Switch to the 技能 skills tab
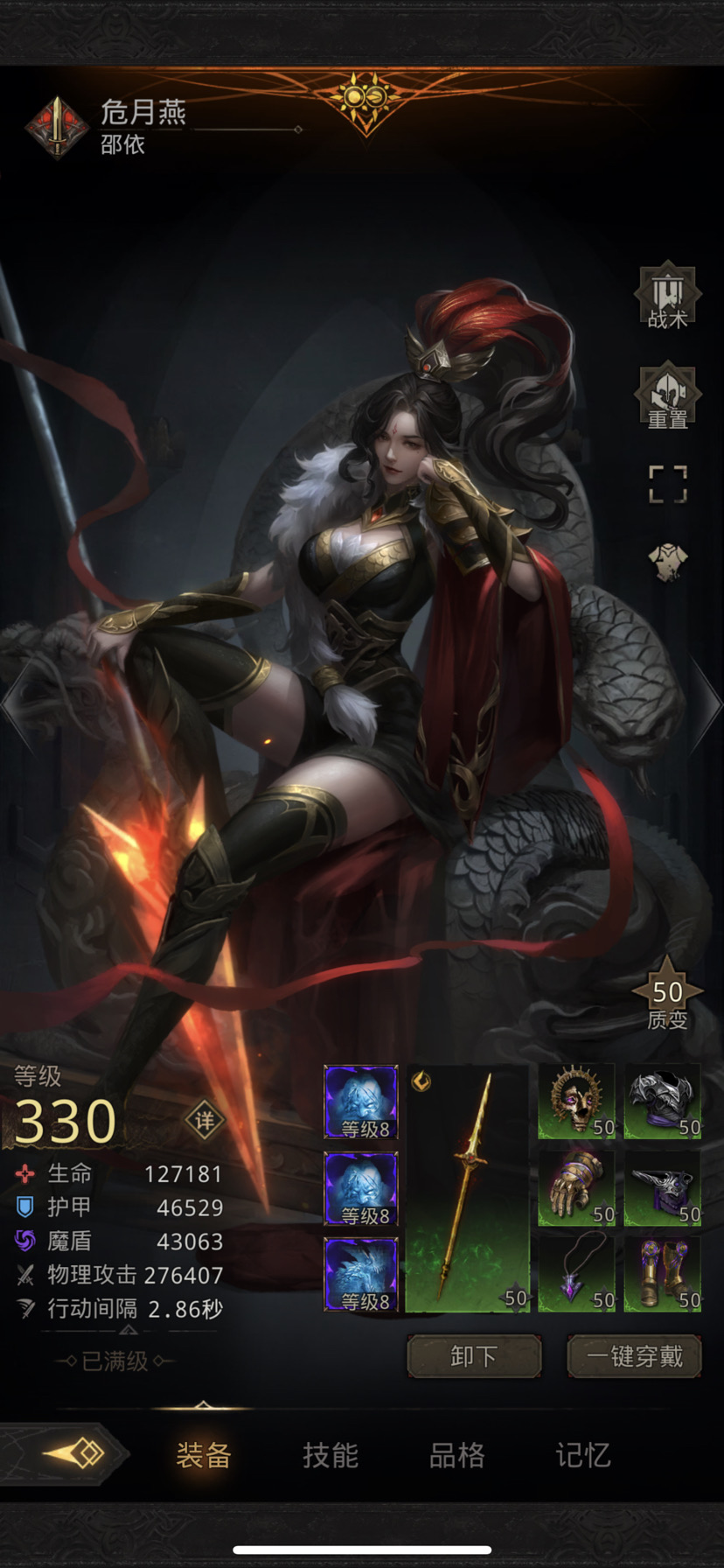The height and width of the screenshot is (1568, 724). pyautogui.click(x=331, y=1455)
